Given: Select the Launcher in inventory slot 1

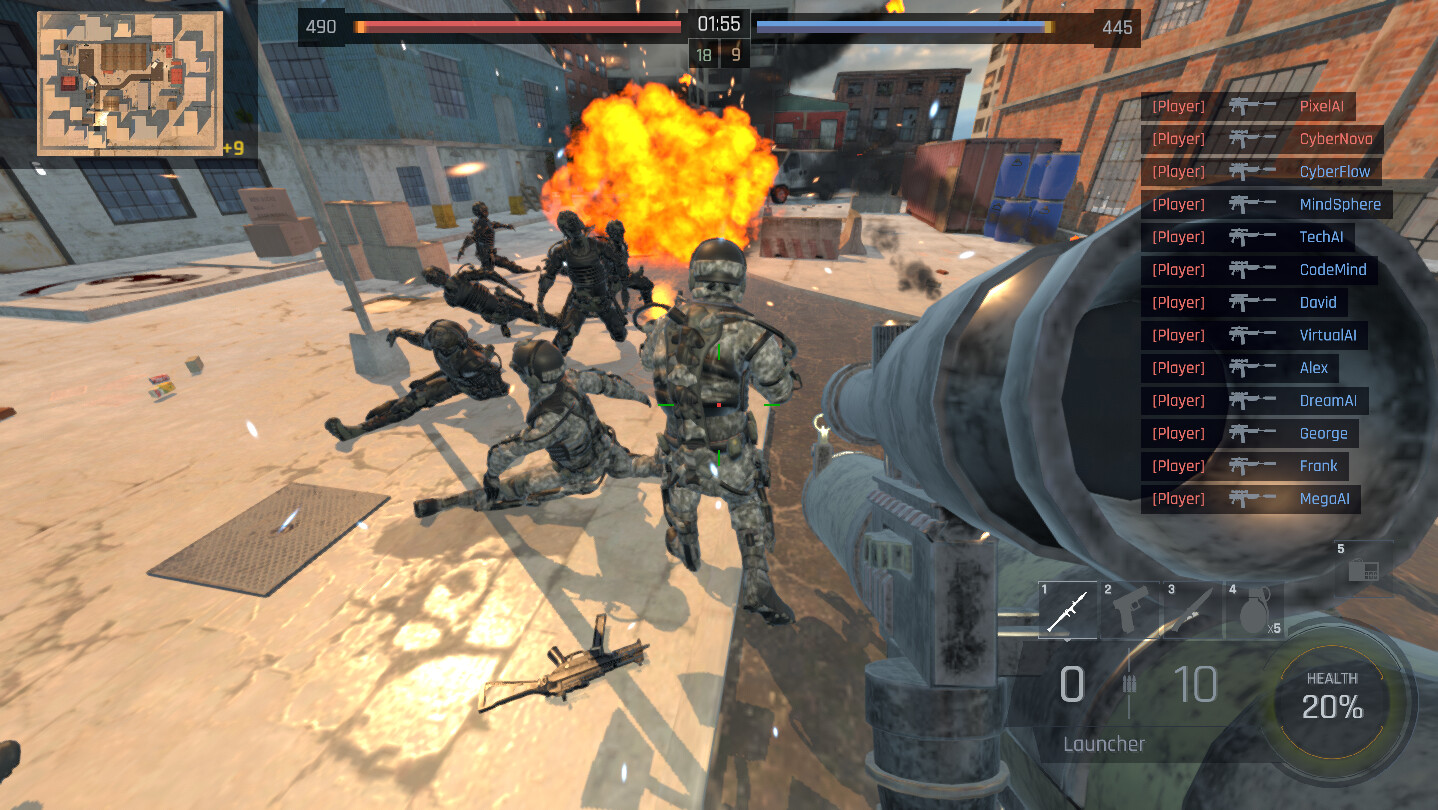Looking at the screenshot, I should pos(1067,608).
